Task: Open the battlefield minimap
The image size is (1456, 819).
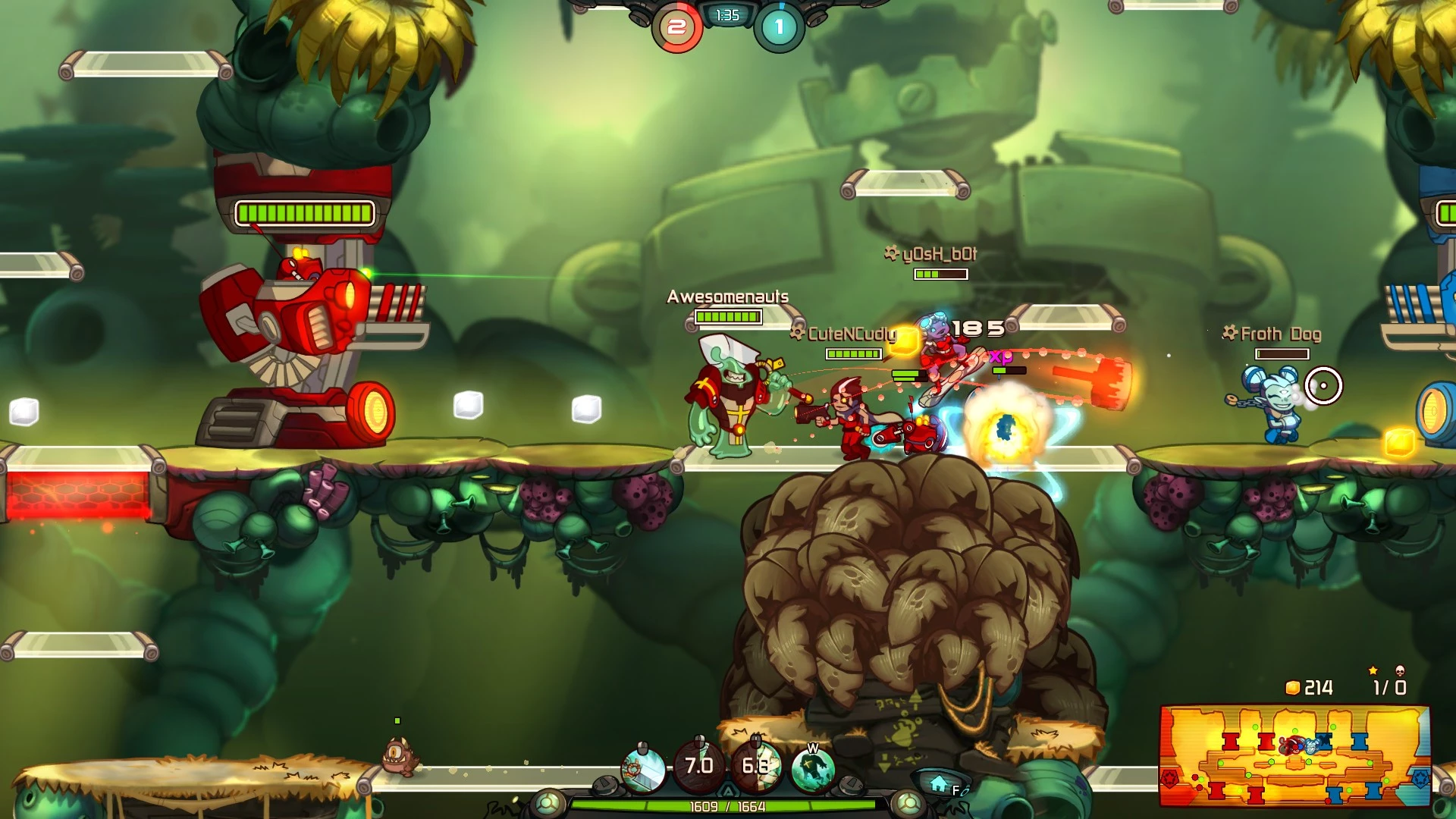Action: click(1294, 756)
